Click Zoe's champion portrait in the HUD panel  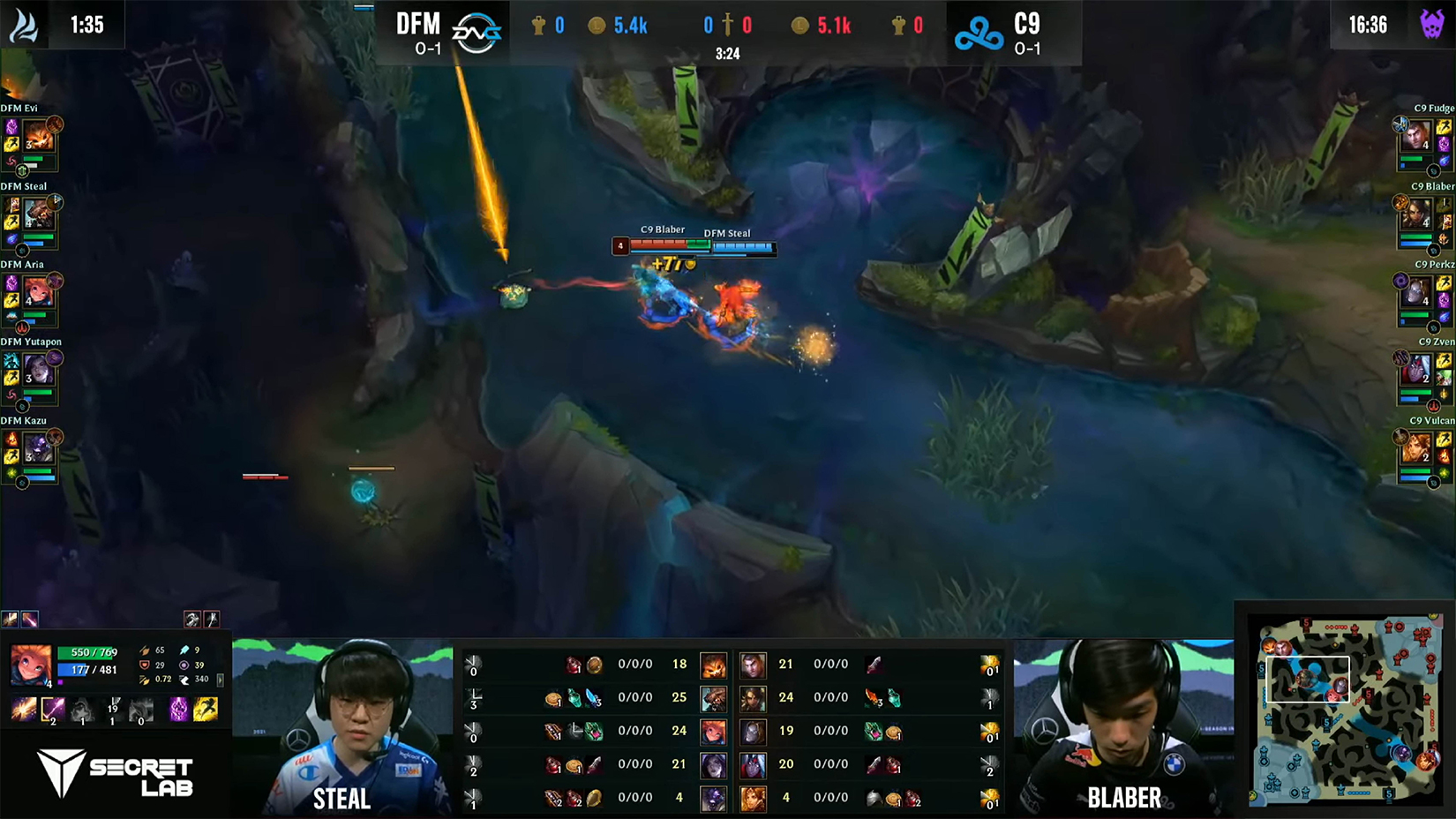(x=29, y=665)
